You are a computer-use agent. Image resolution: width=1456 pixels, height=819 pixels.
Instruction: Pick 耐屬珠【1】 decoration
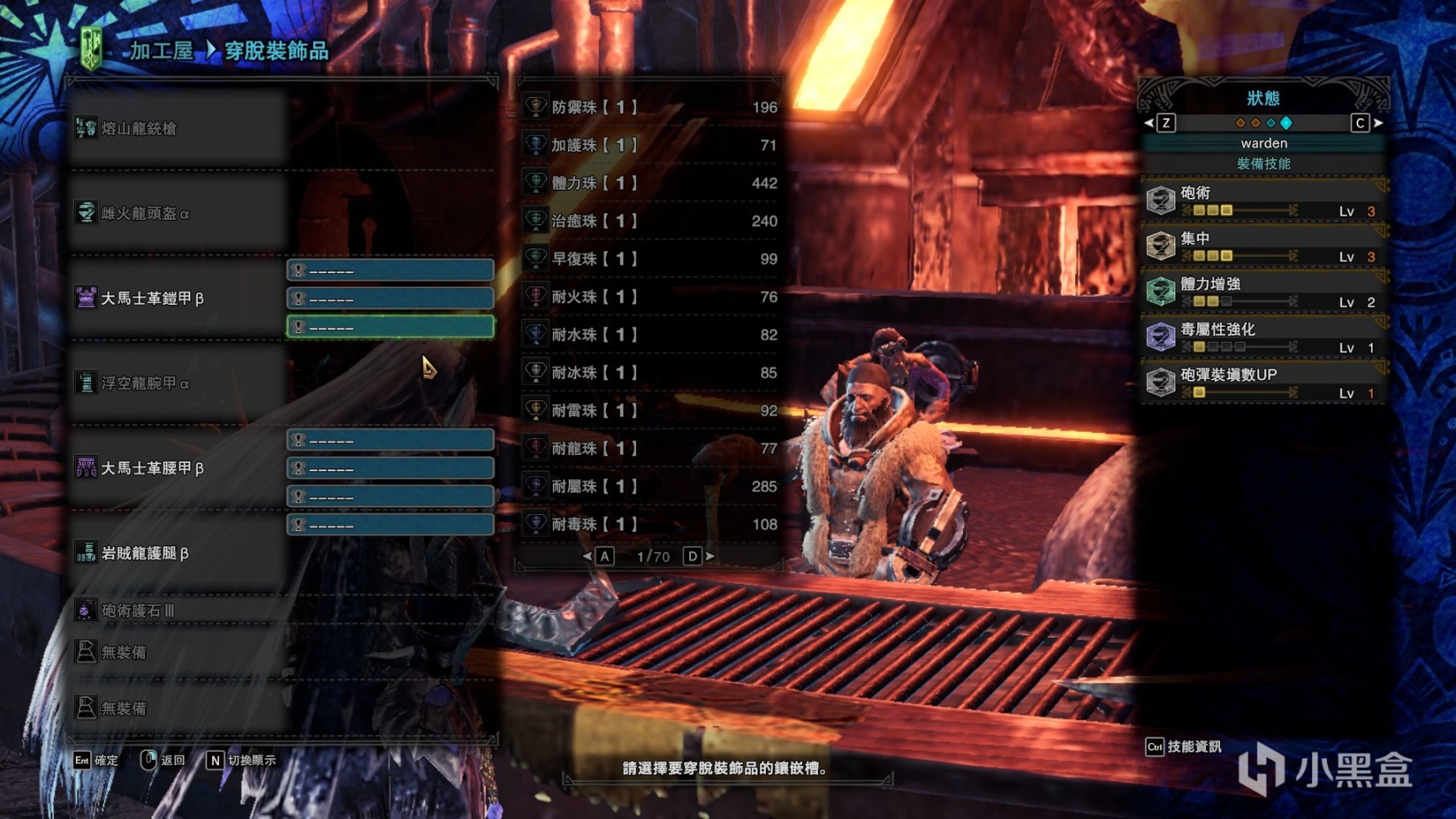(x=649, y=486)
